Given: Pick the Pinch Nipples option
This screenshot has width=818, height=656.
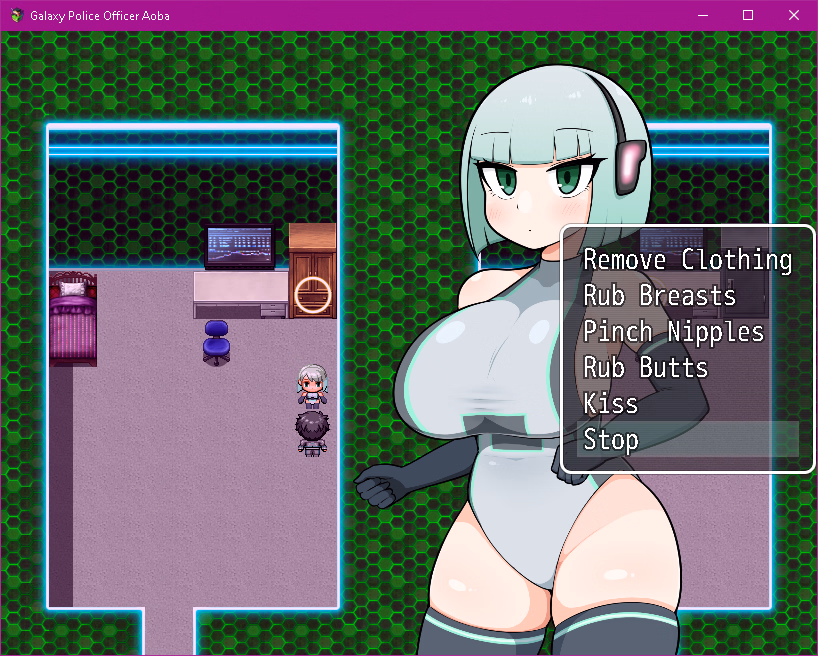Looking at the screenshot, I should click(x=674, y=332).
